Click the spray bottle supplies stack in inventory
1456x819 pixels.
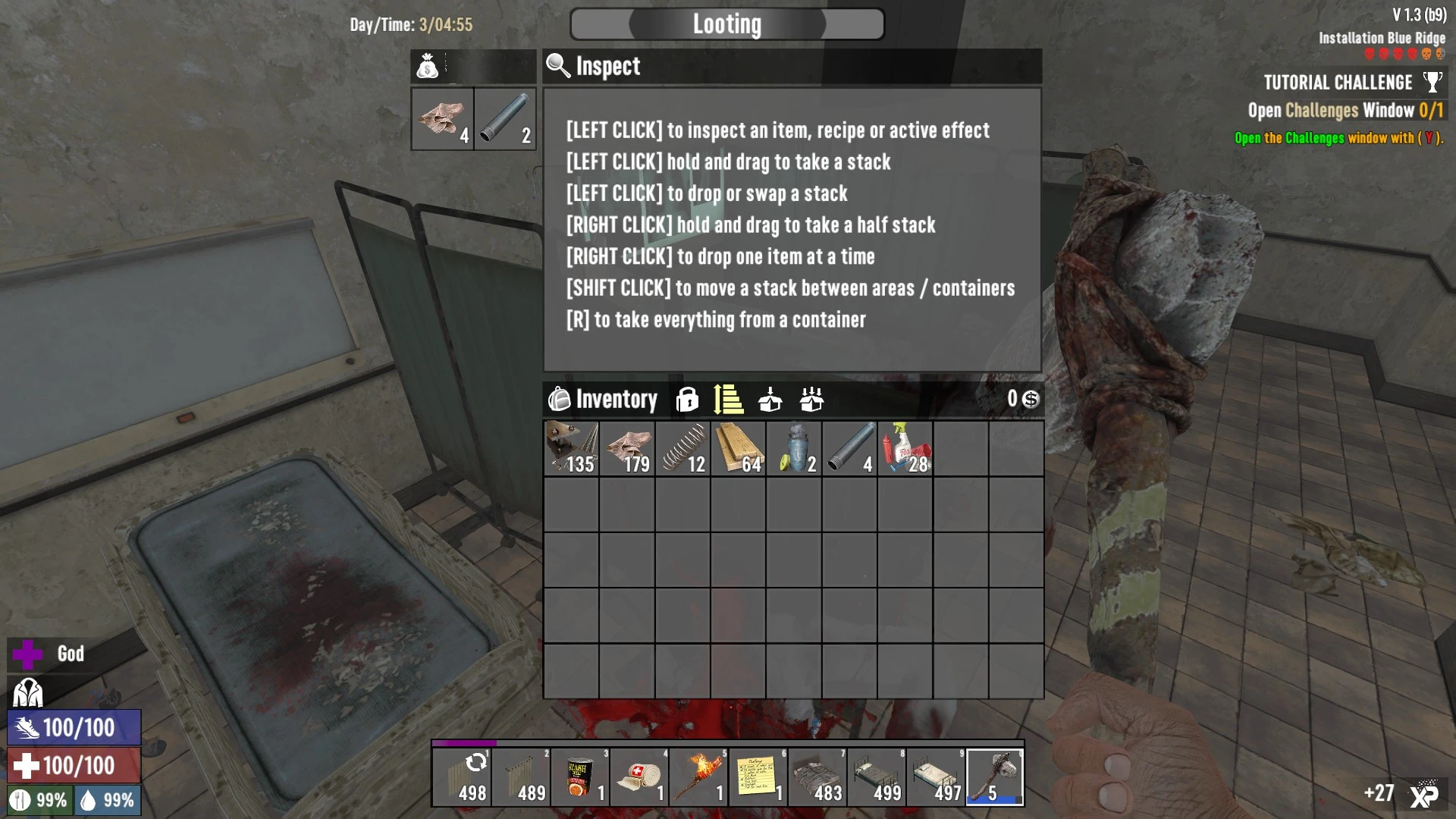tap(905, 449)
